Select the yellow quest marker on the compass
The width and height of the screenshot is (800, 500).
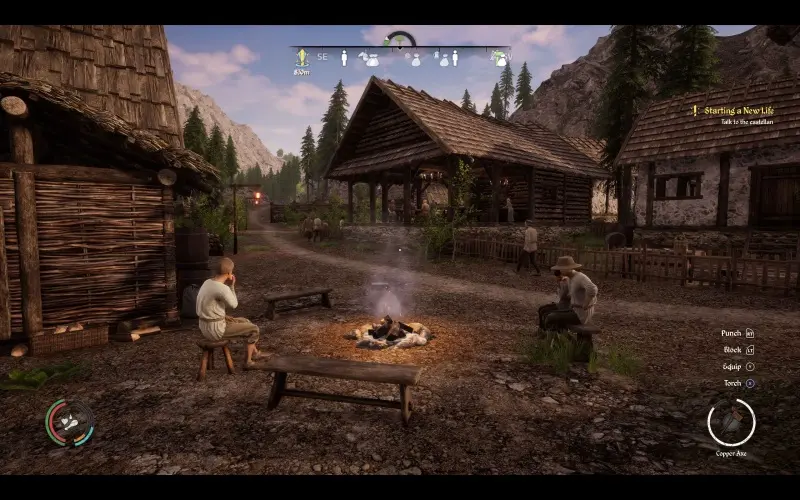302,58
